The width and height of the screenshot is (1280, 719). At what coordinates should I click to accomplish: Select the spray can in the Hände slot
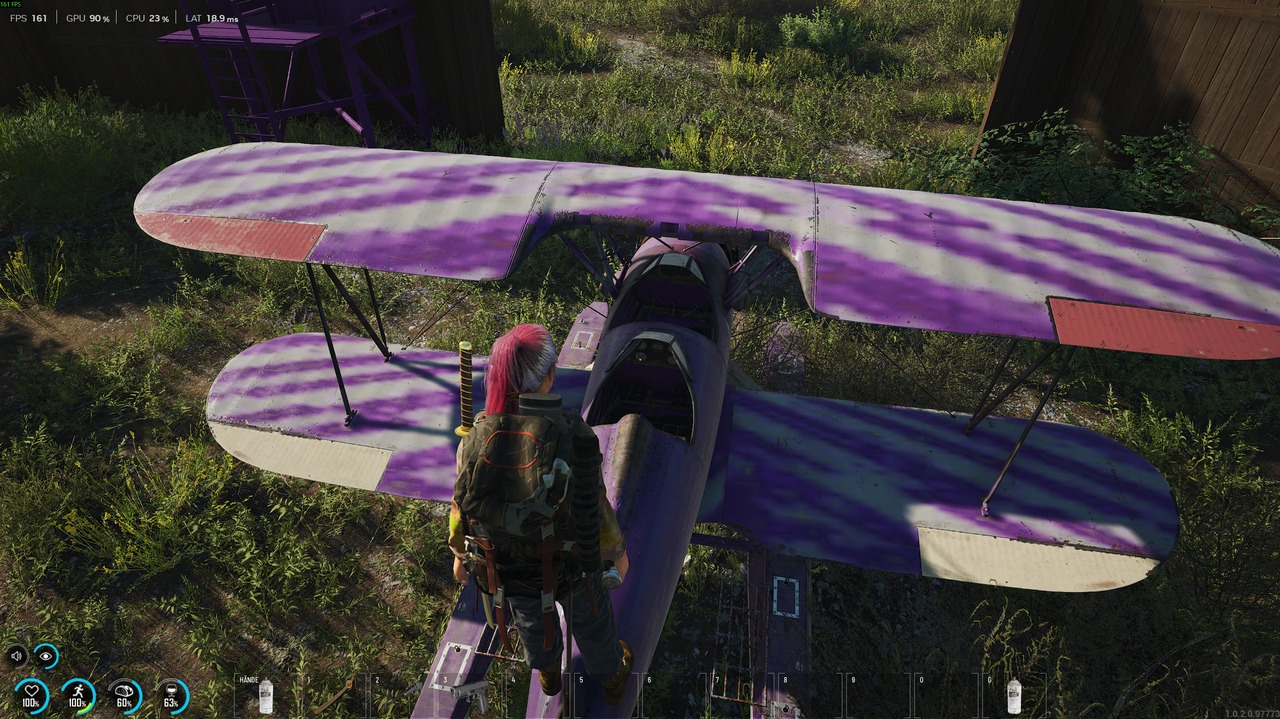(265, 695)
